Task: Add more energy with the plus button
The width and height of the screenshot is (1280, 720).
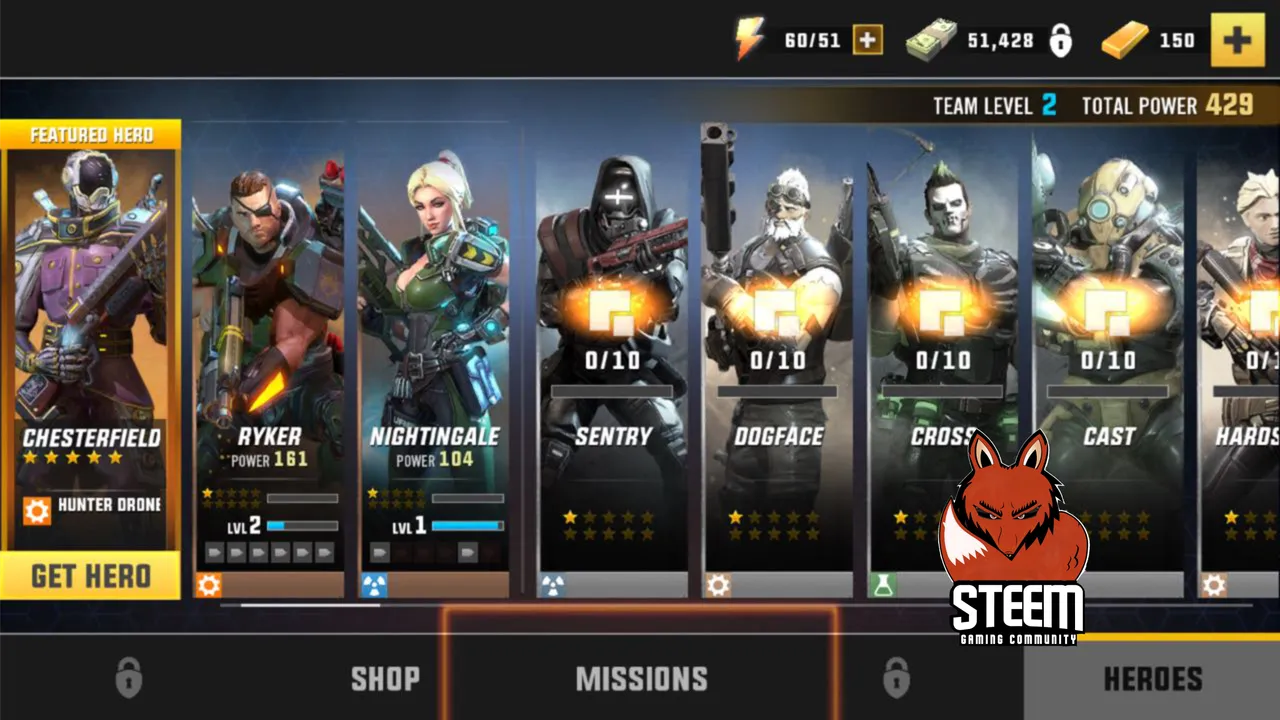Action: [867, 40]
